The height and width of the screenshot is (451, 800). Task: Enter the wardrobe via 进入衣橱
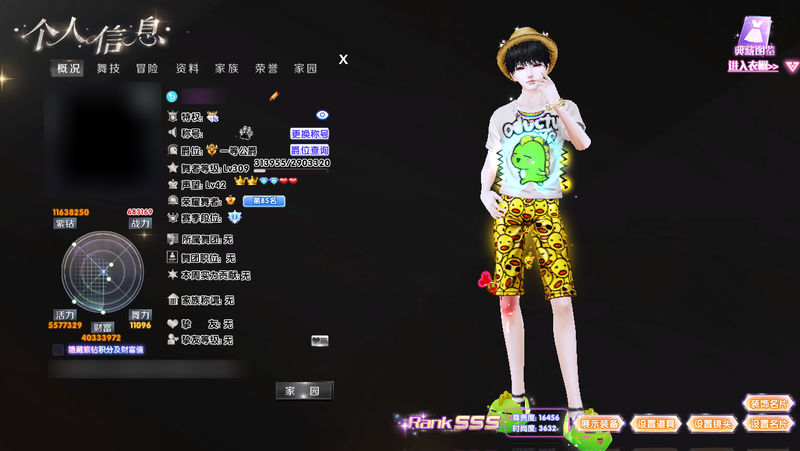[754, 67]
